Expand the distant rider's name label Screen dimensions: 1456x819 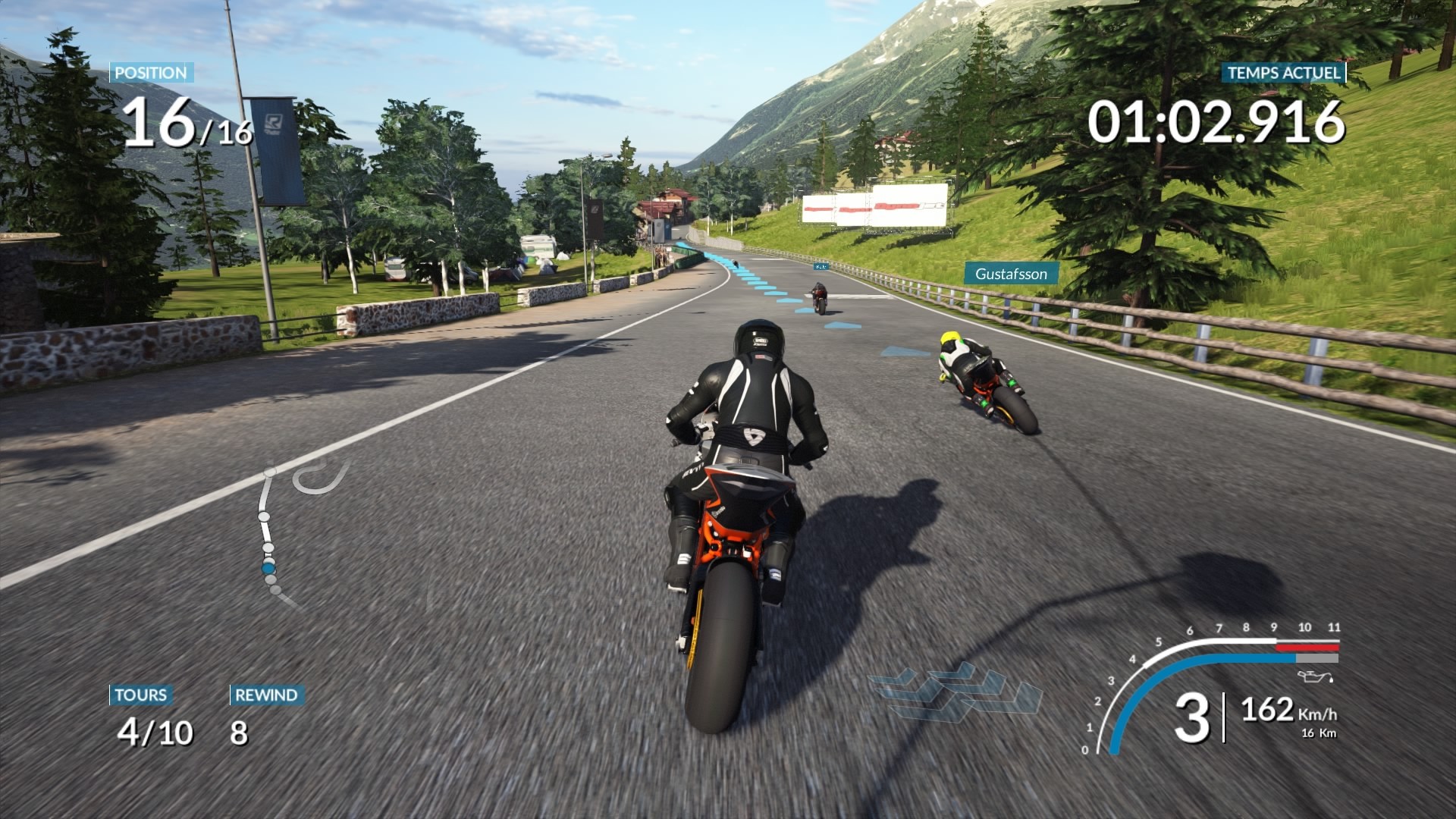(819, 267)
